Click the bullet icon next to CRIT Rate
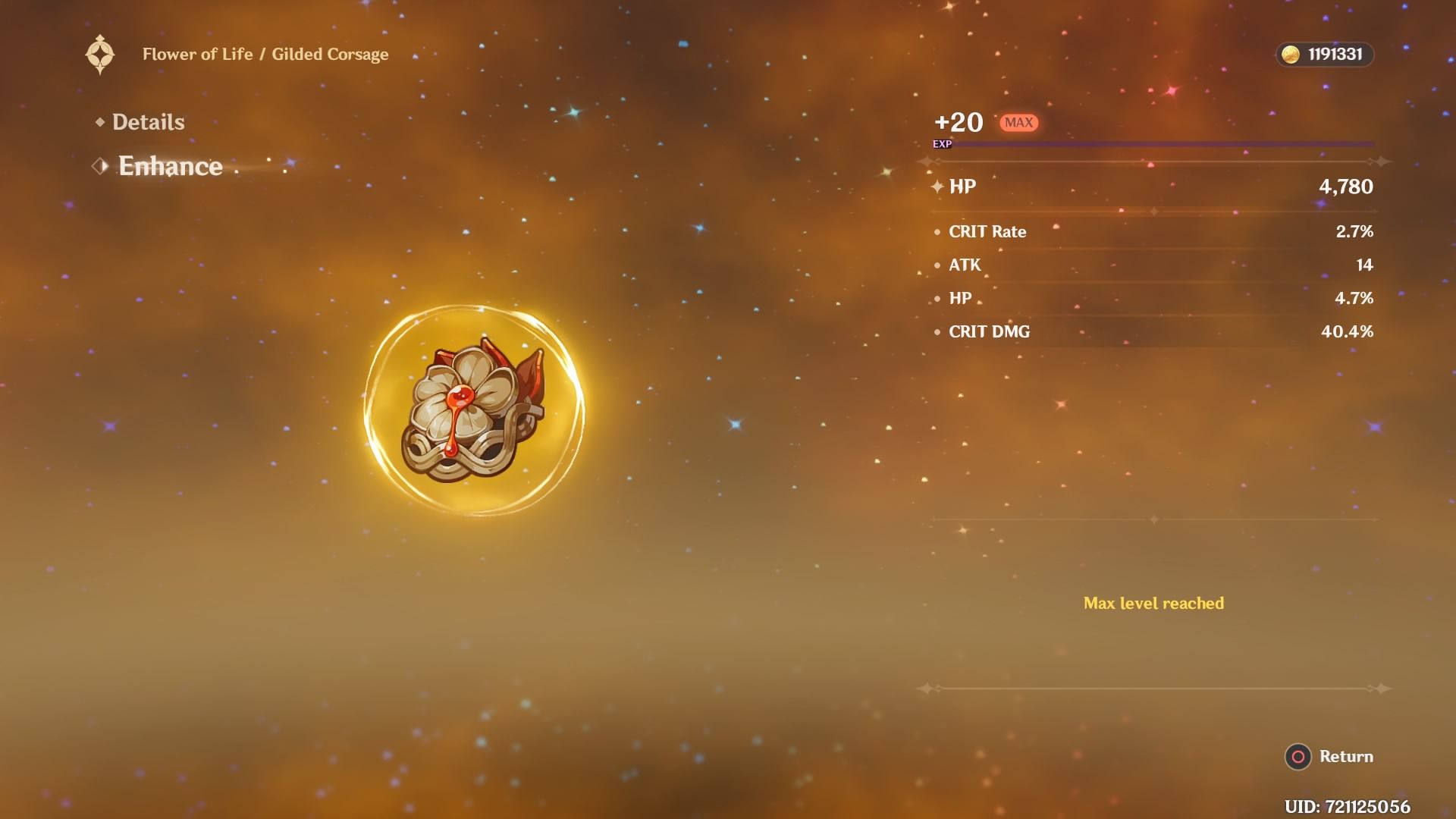 [938, 232]
